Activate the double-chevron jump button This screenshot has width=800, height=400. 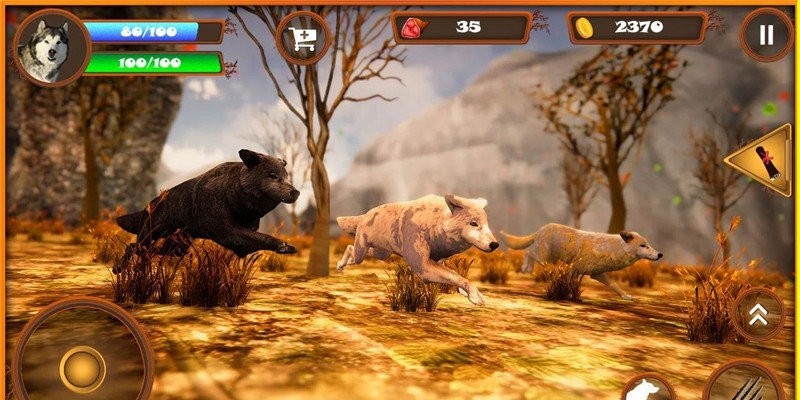(759, 314)
